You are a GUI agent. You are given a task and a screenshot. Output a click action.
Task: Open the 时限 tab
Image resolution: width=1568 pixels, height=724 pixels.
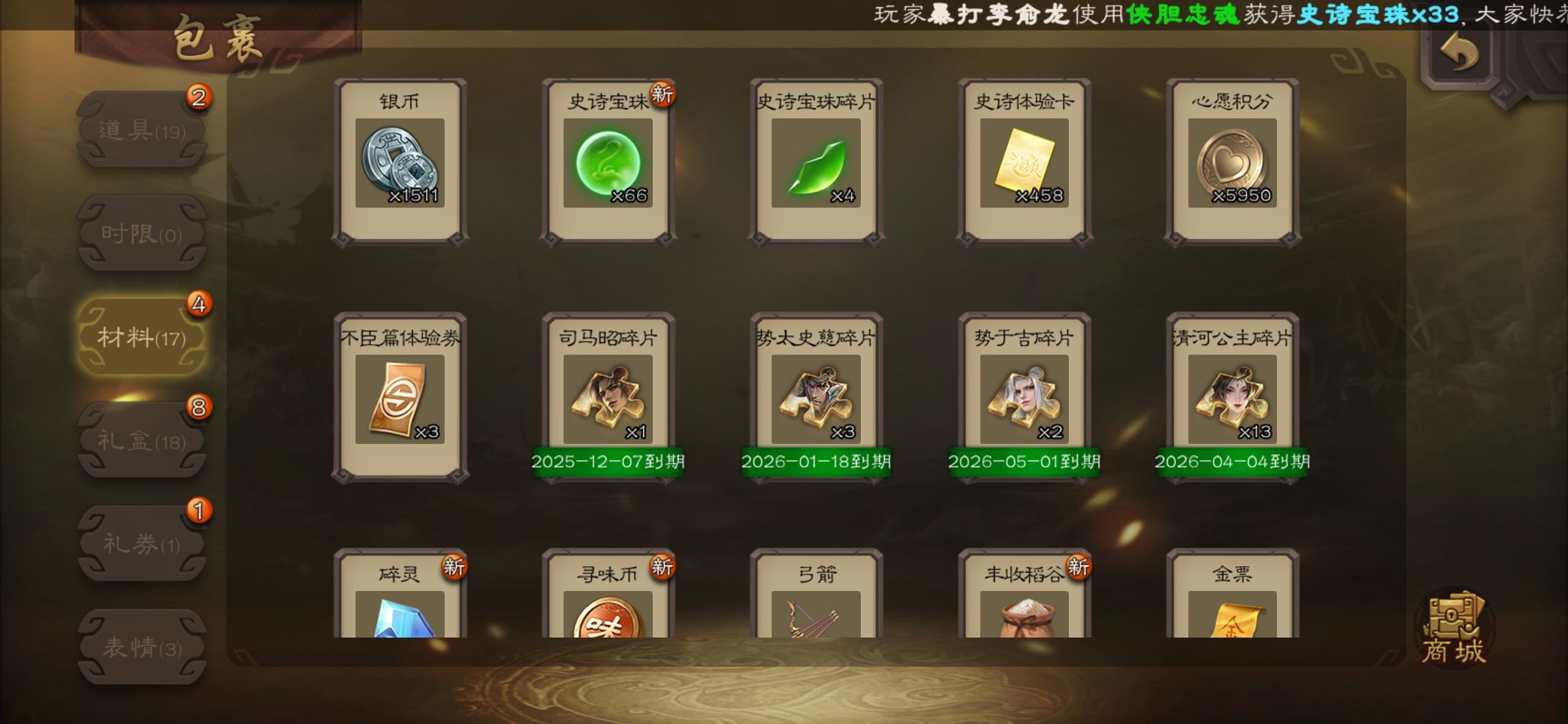(x=142, y=233)
